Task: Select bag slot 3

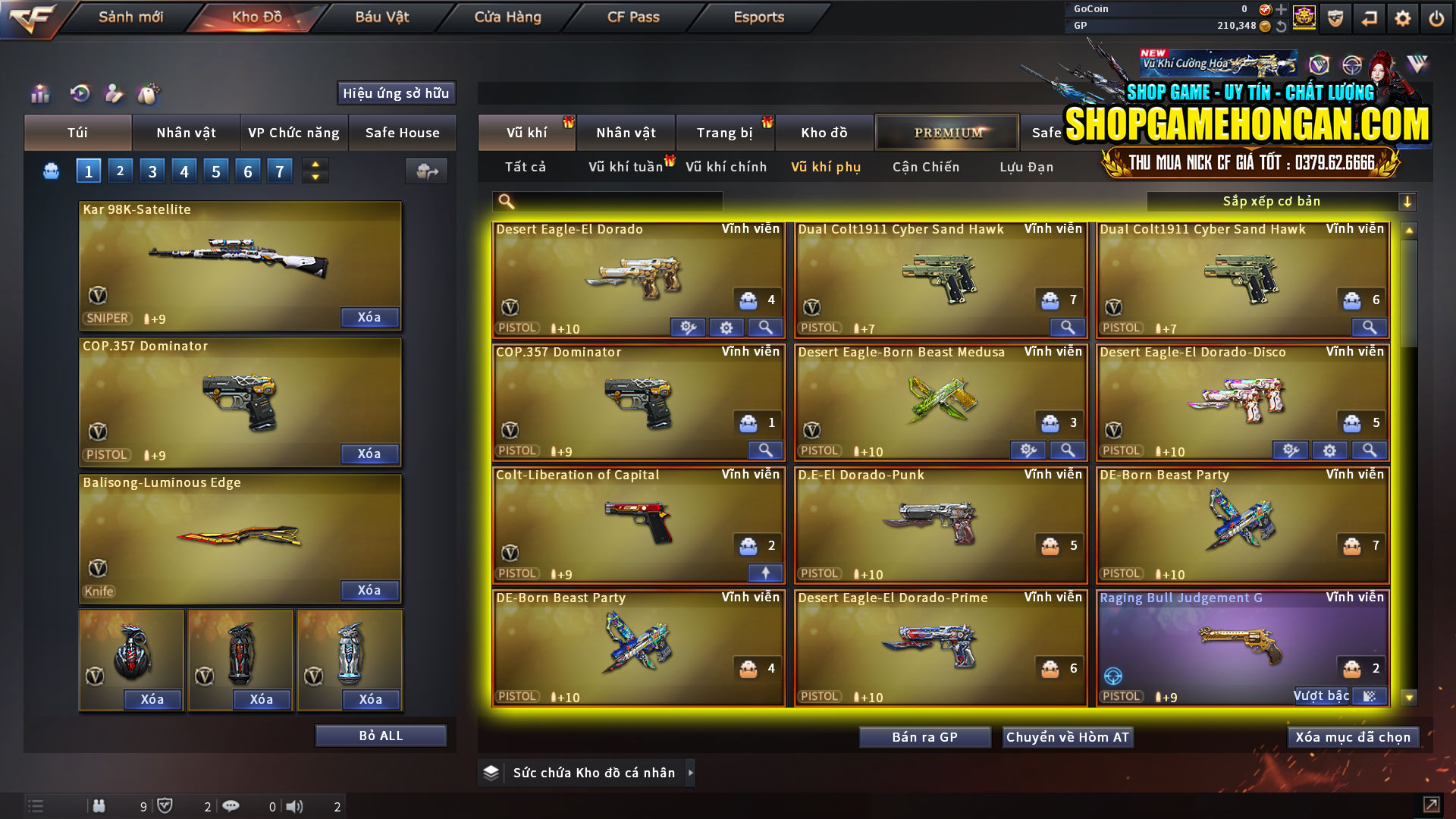Action: click(152, 171)
